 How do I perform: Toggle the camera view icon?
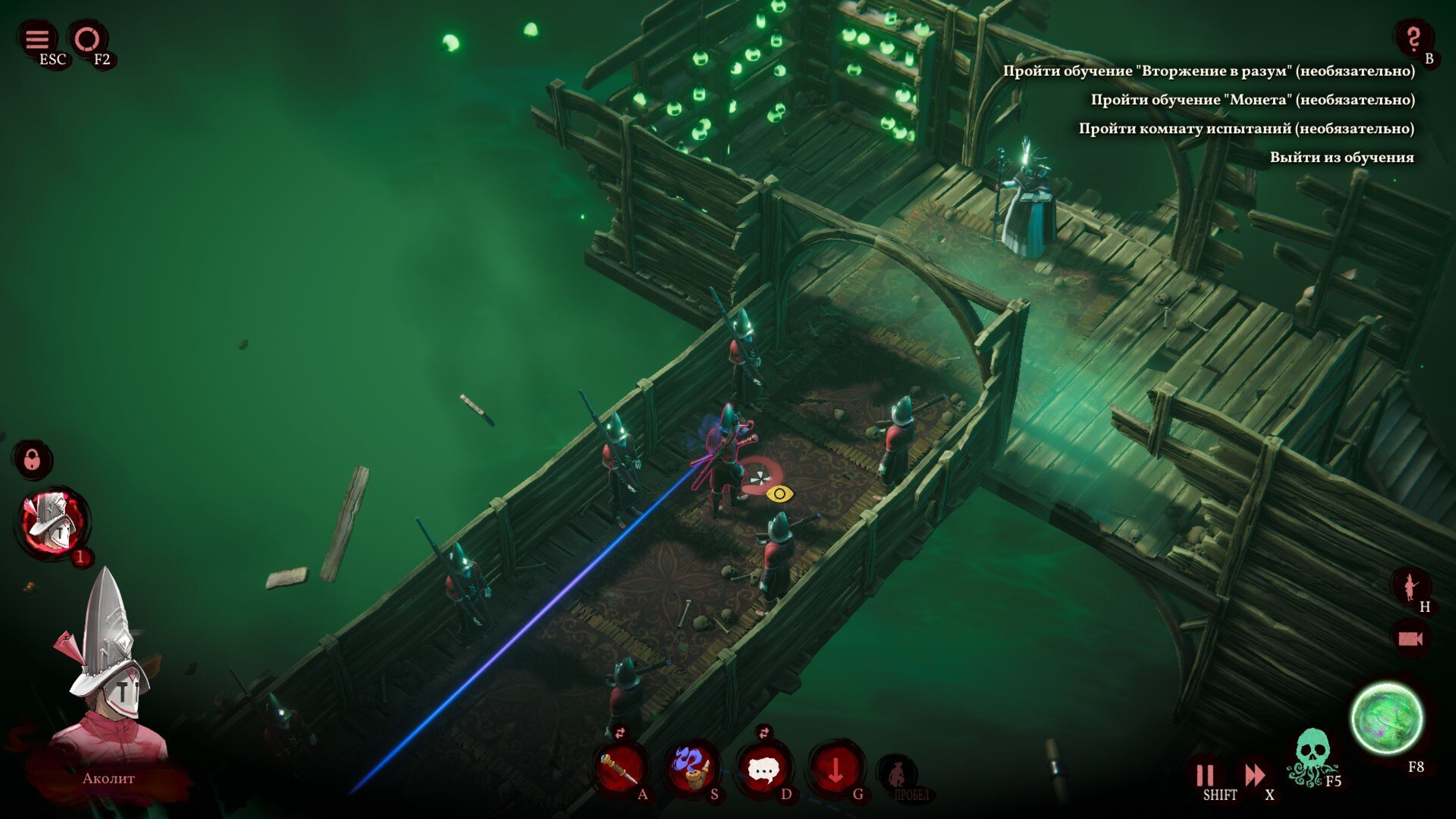[1410, 639]
